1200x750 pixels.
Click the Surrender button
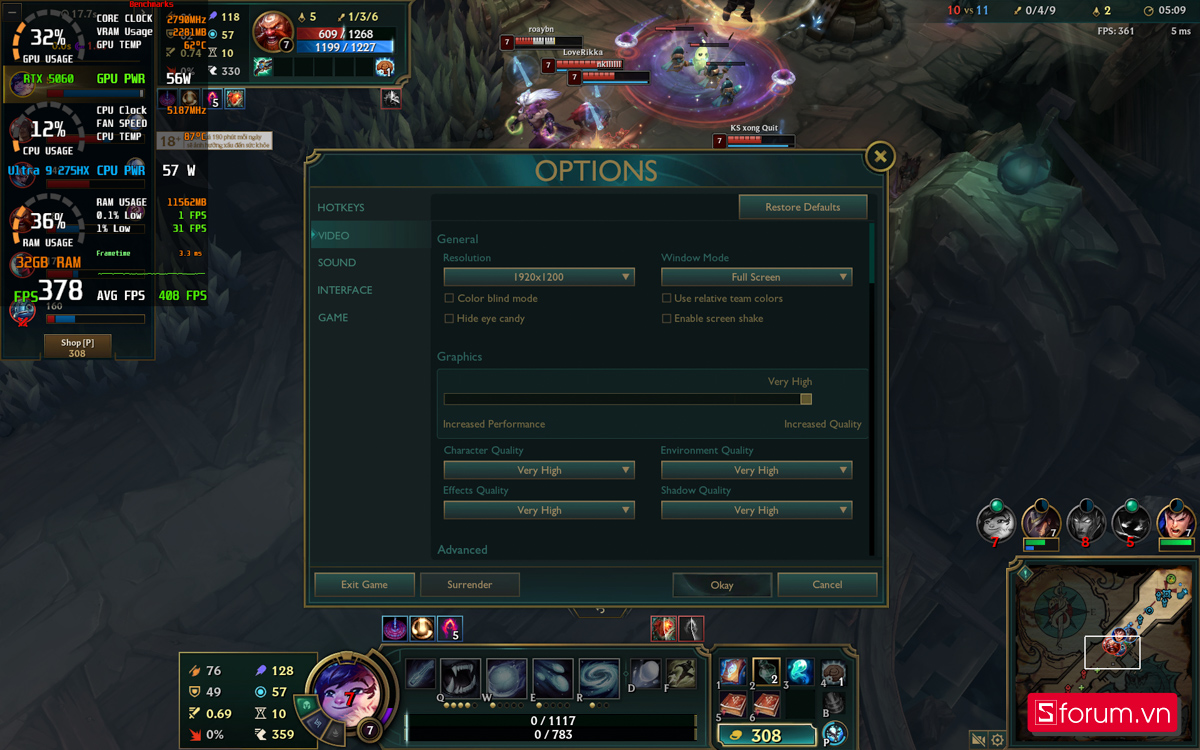pyautogui.click(x=470, y=585)
